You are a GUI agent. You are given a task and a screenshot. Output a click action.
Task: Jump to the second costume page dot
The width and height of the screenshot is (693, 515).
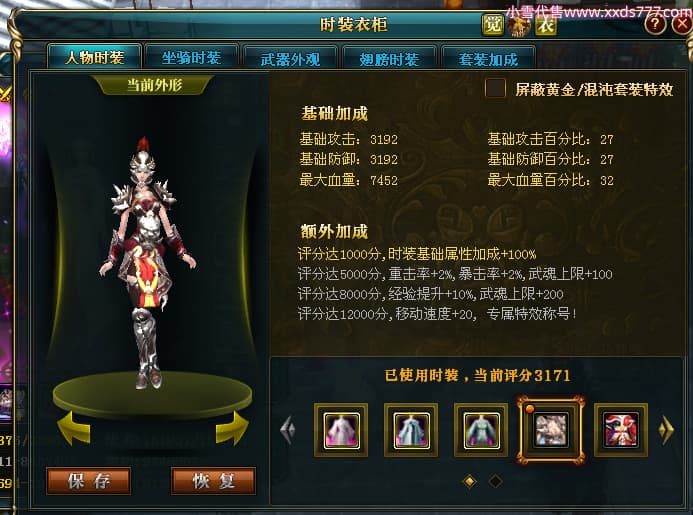495,481
